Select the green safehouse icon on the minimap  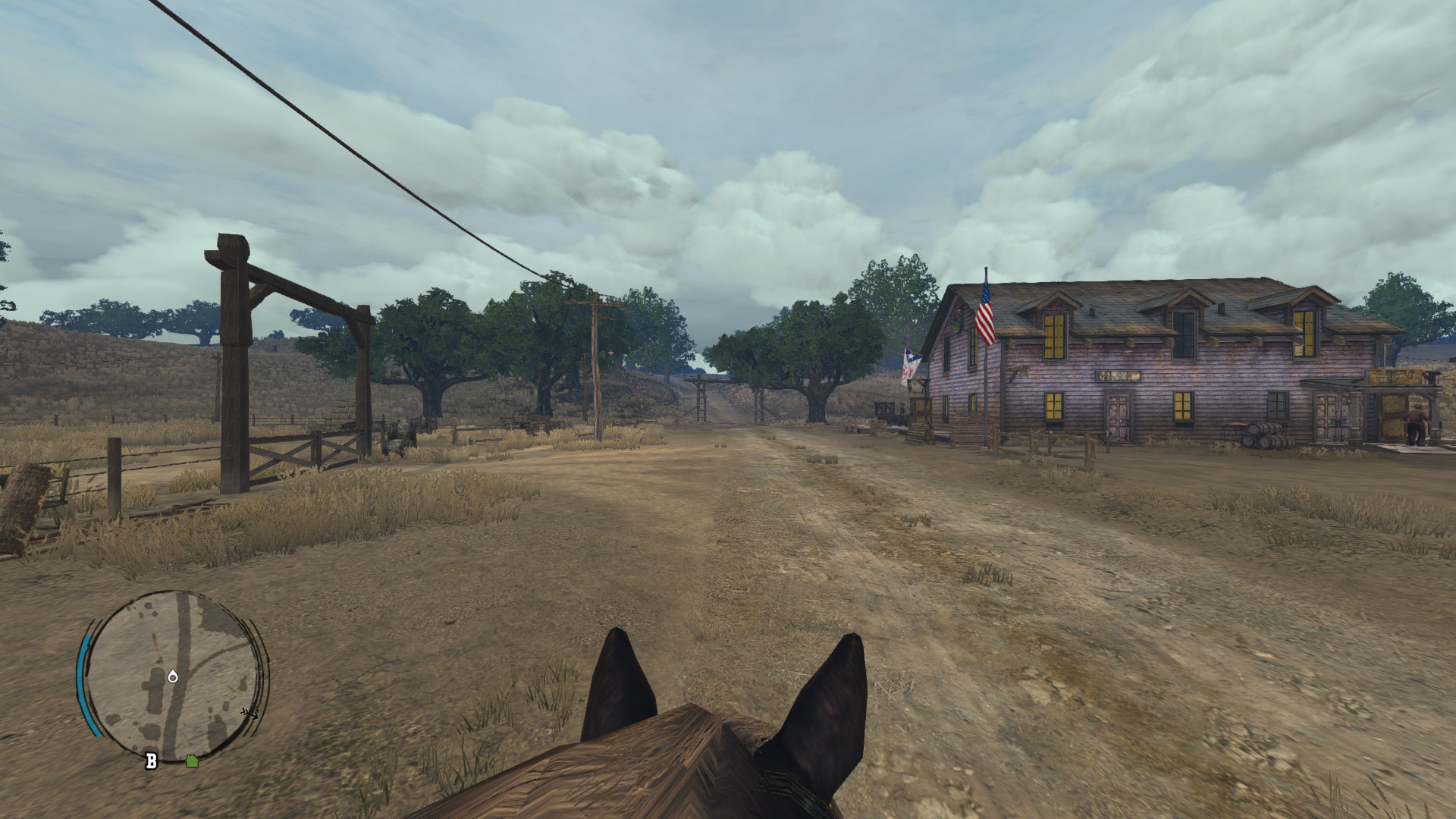point(192,760)
